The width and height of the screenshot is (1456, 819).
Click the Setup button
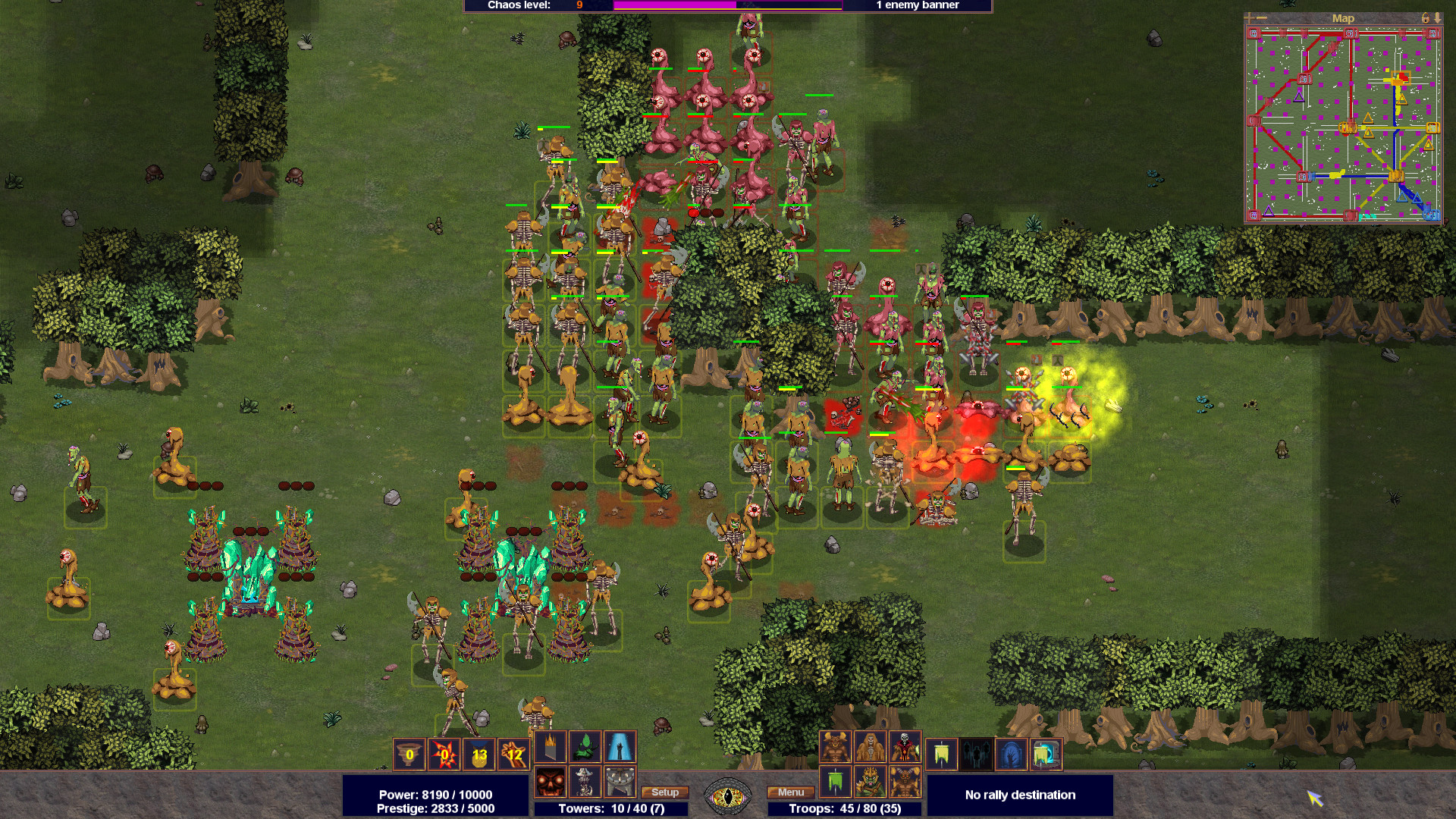point(664,792)
